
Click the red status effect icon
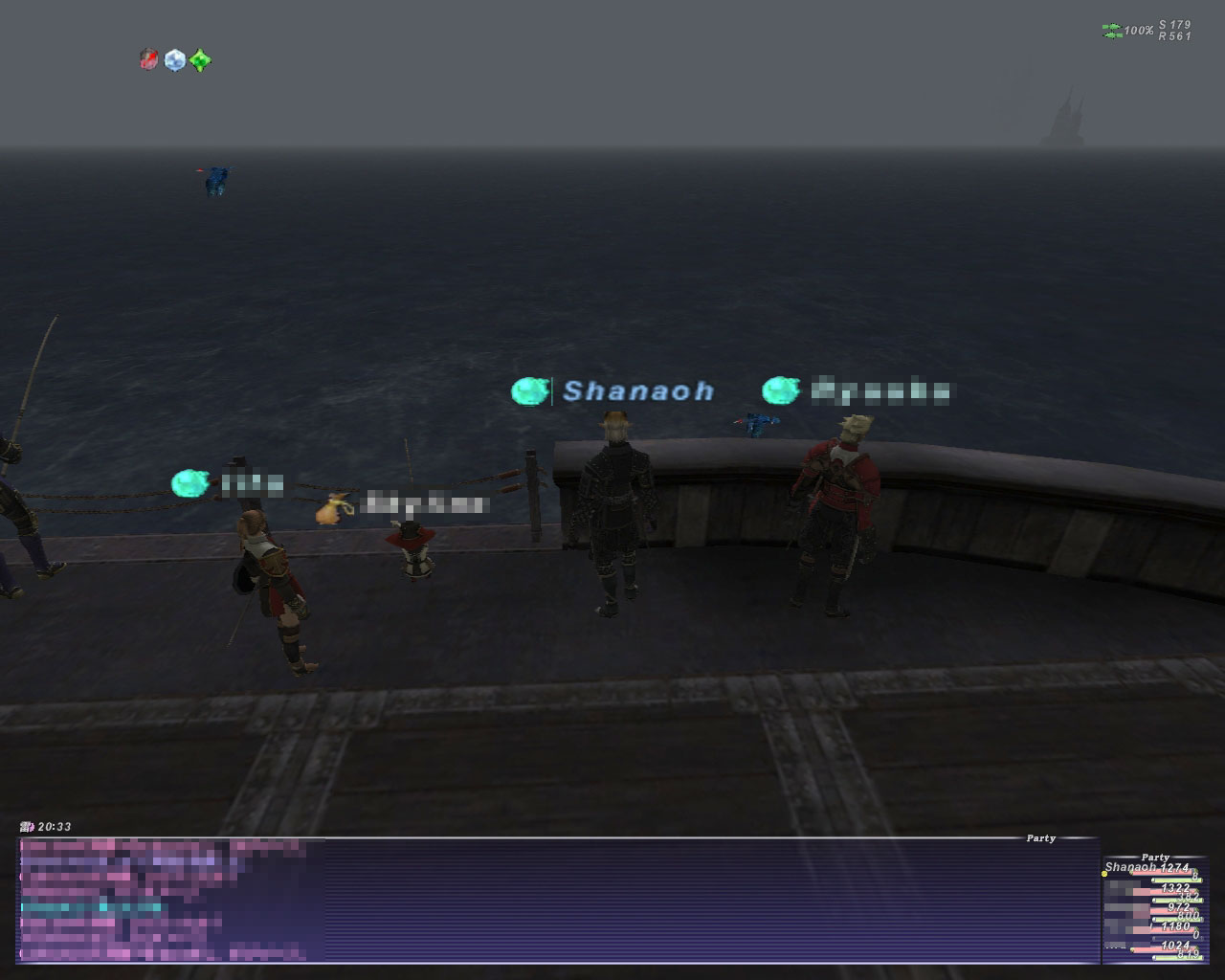tap(148, 60)
